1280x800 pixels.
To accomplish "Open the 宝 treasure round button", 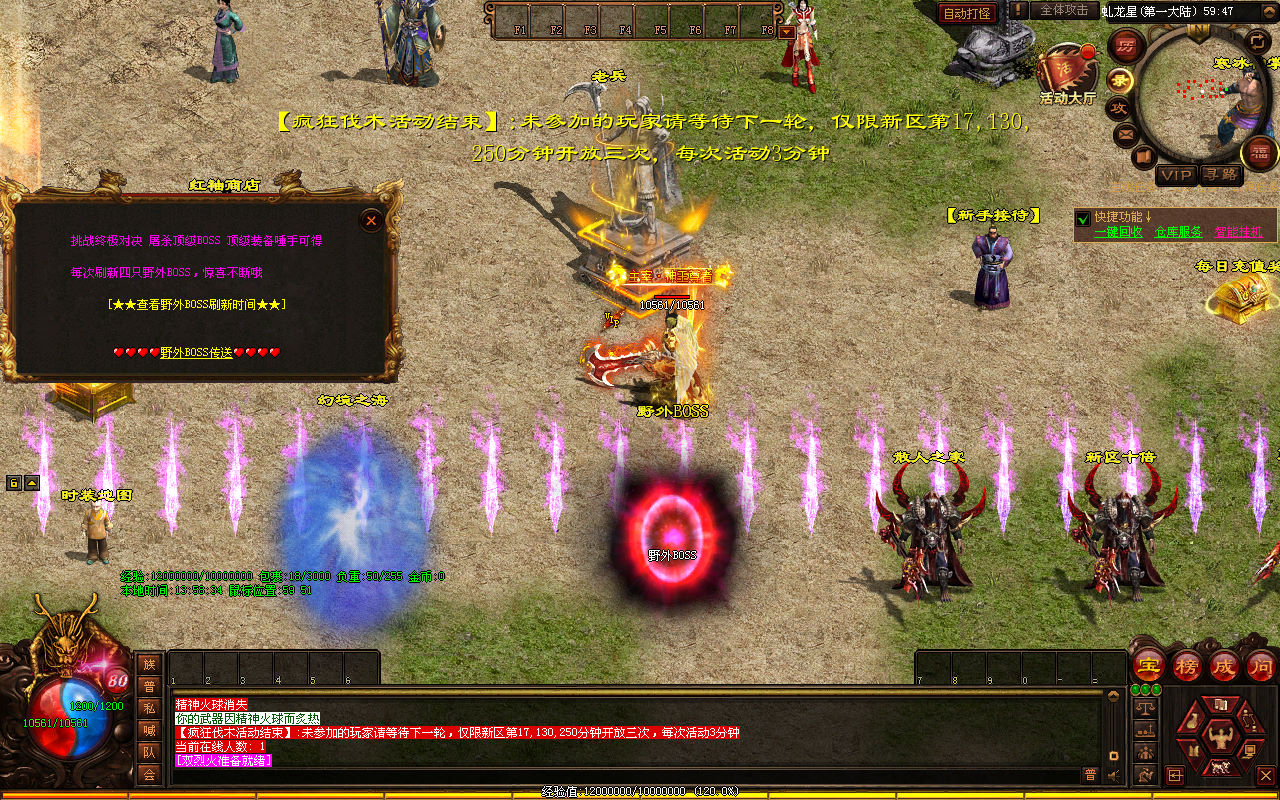I will click(1149, 665).
